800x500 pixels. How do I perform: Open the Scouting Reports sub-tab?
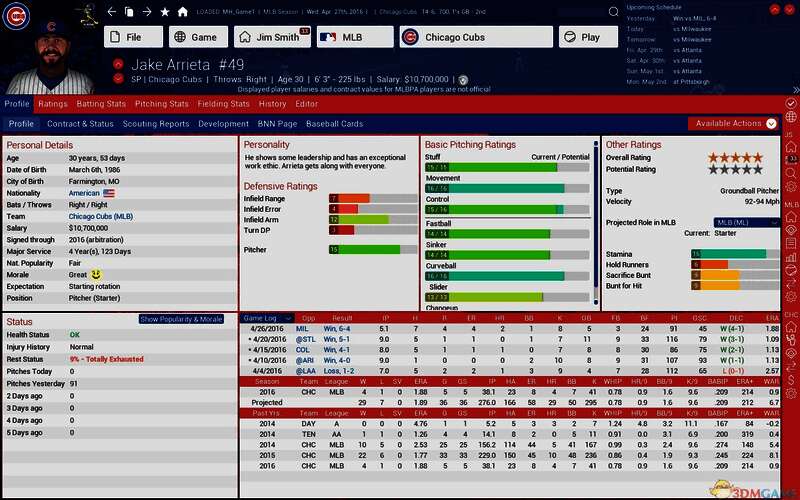(x=156, y=124)
